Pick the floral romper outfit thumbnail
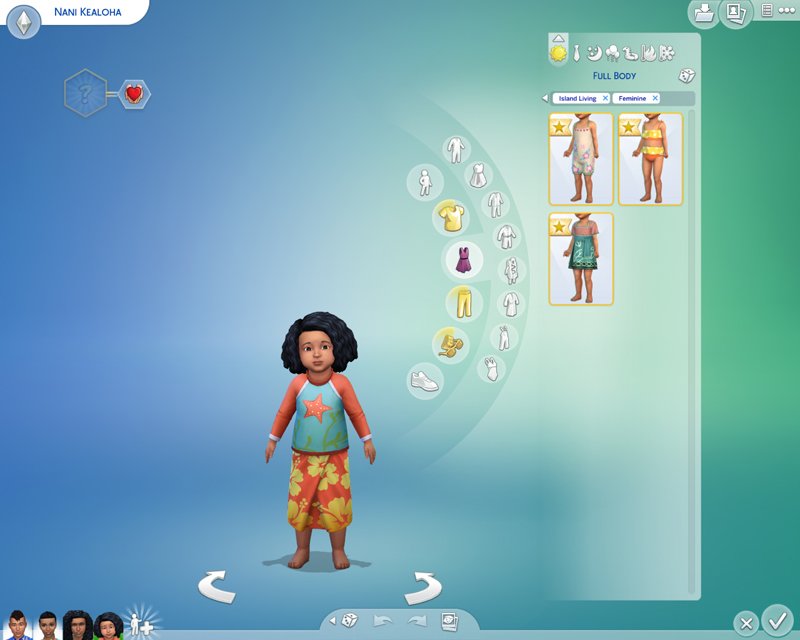The image size is (800, 640). pos(581,159)
